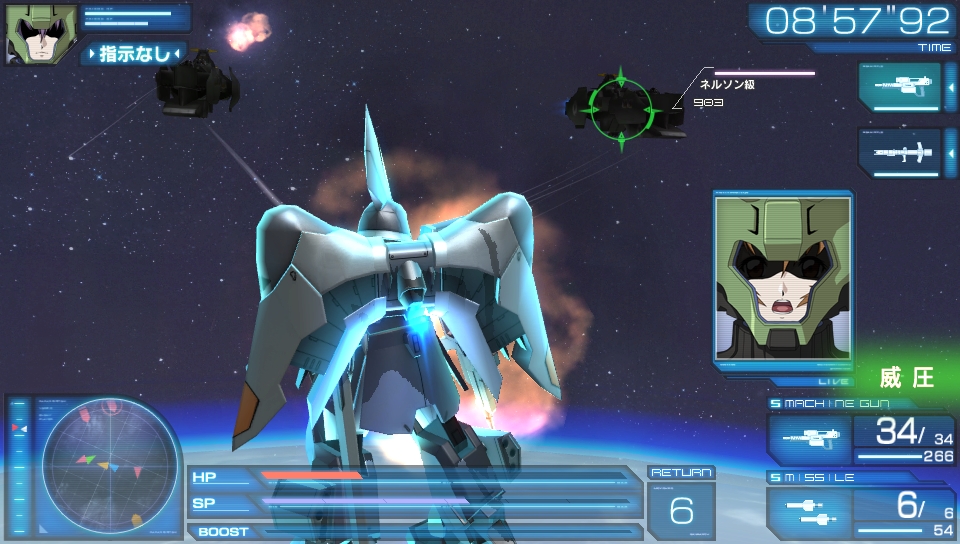The image size is (960, 544).
Task: Choose the top-right rifle weapon slot
Action: (x=899, y=87)
